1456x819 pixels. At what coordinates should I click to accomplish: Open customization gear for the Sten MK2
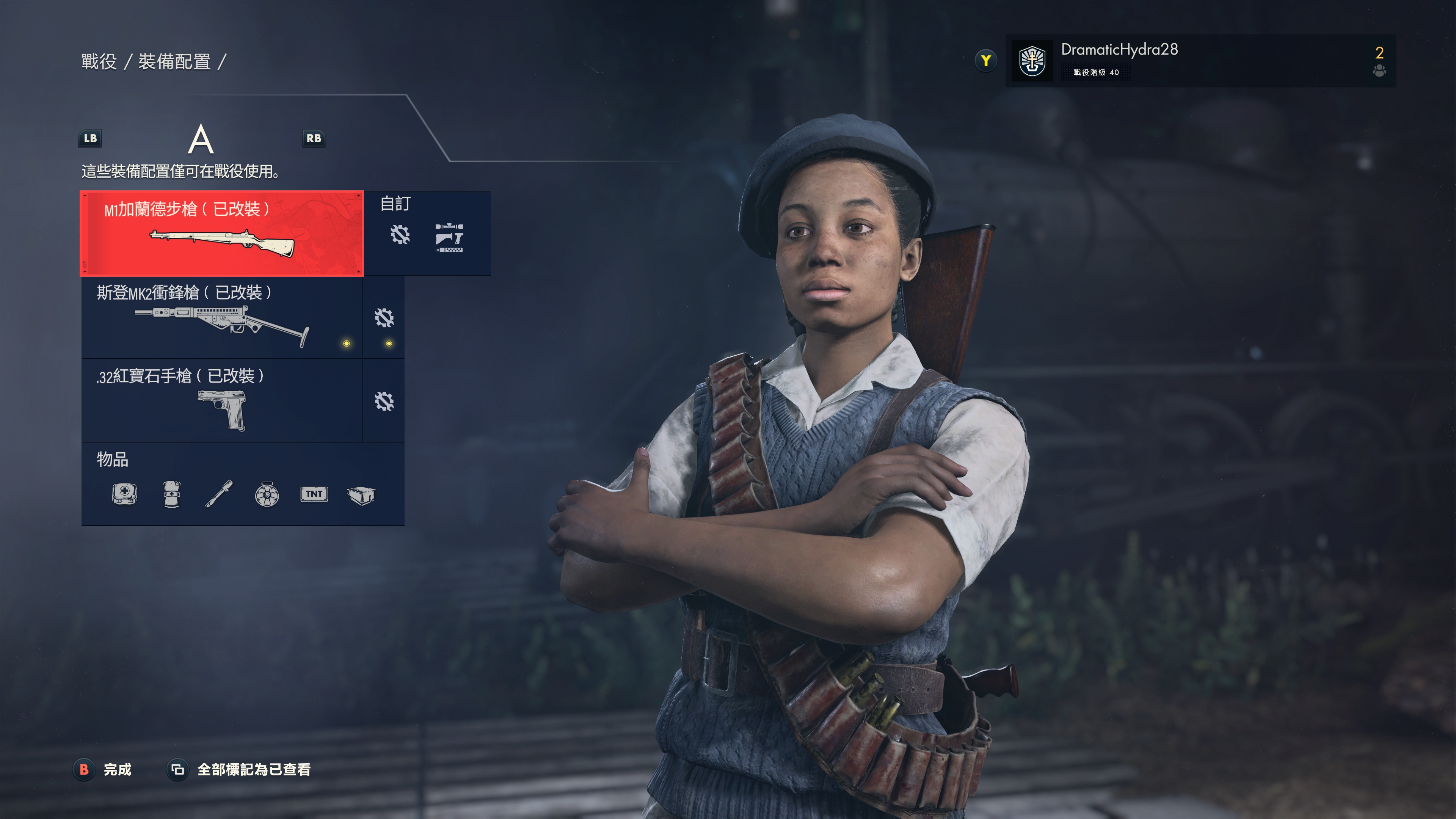click(x=384, y=318)
